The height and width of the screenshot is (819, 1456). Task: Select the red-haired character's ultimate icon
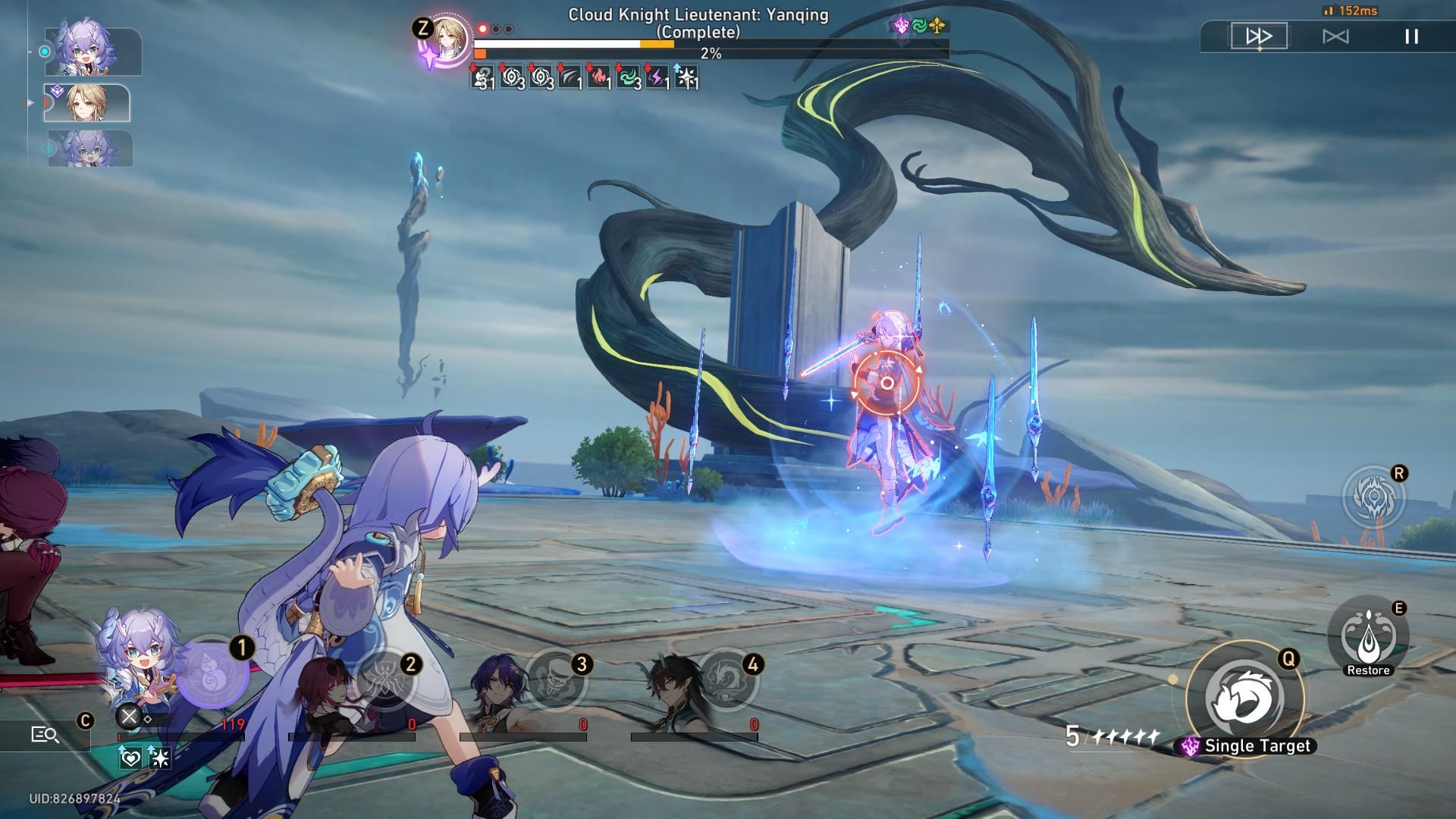pos(386,679)
